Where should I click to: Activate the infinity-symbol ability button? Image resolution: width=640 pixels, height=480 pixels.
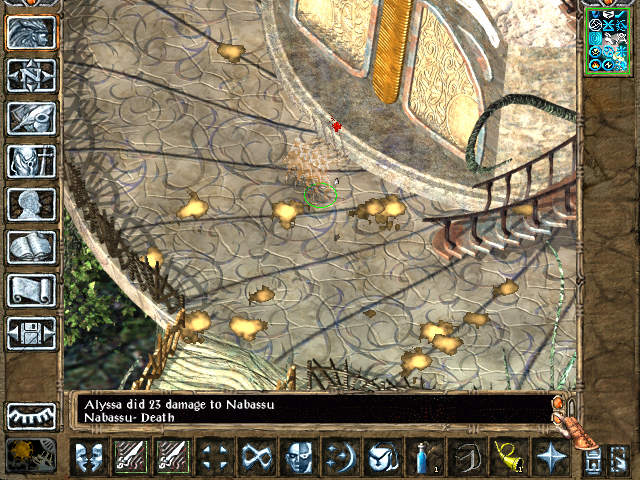click(x=256, y=458)
